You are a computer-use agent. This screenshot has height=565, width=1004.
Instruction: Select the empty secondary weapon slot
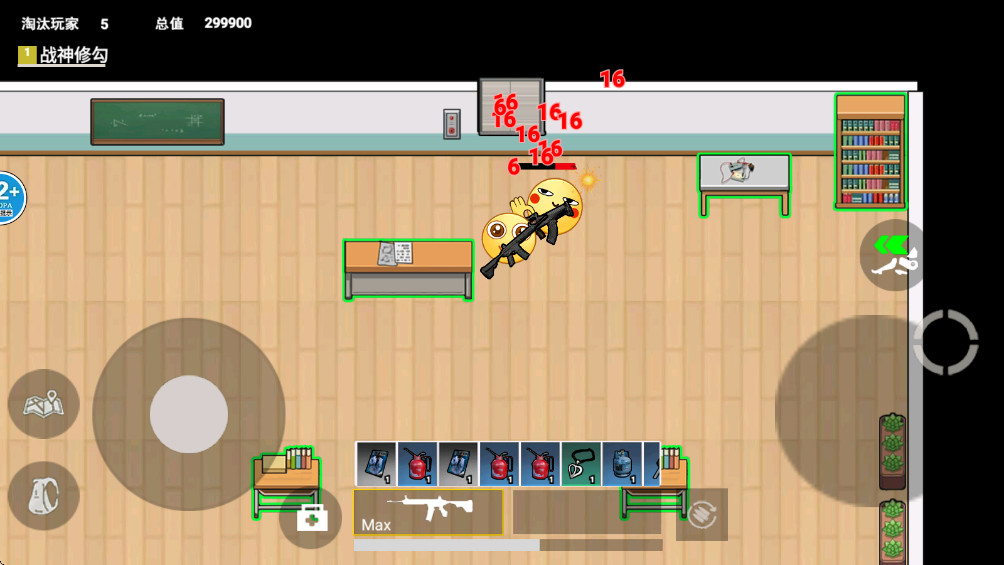(x=586, y=512)
